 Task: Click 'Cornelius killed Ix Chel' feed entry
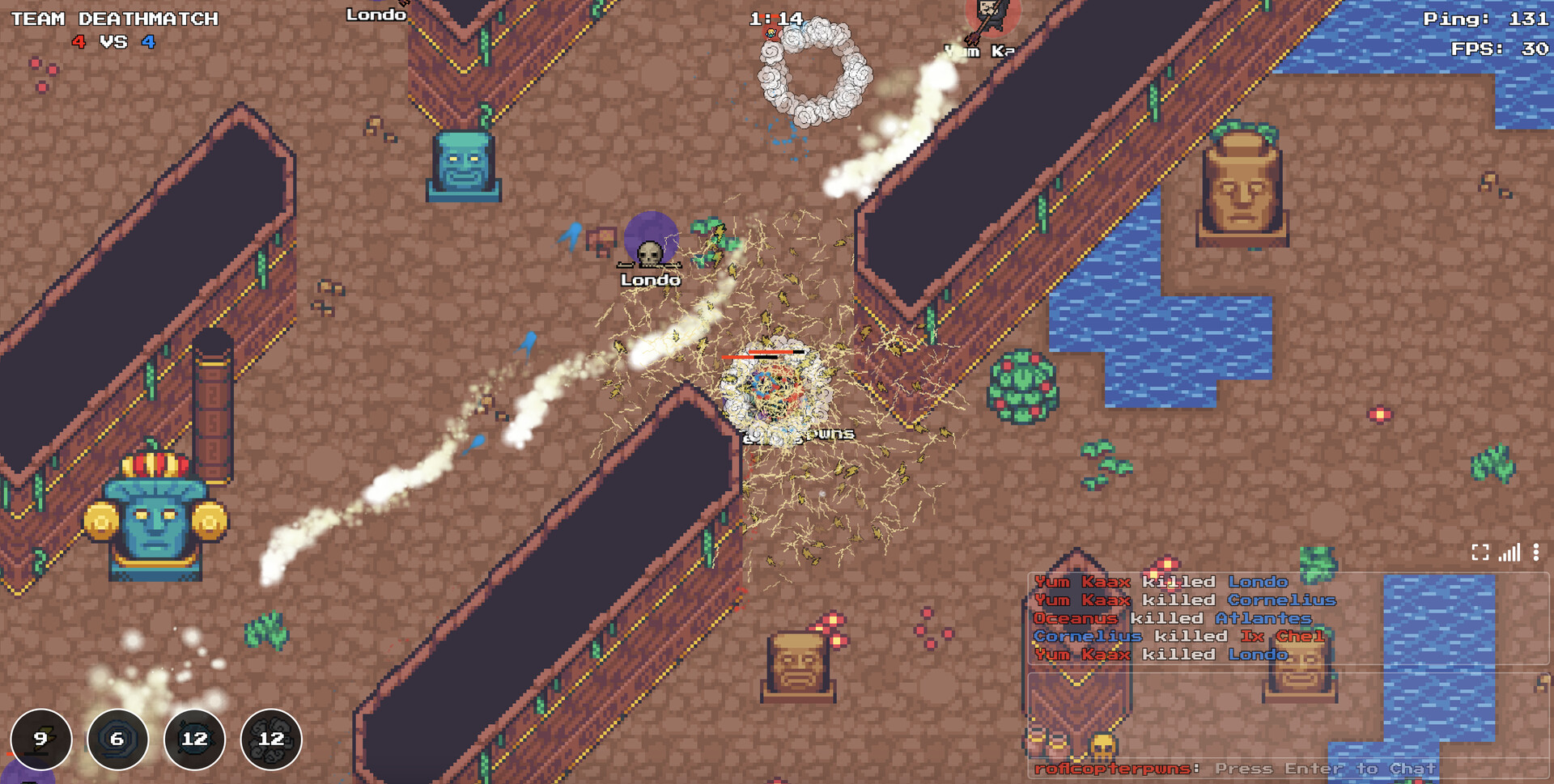1178,636
